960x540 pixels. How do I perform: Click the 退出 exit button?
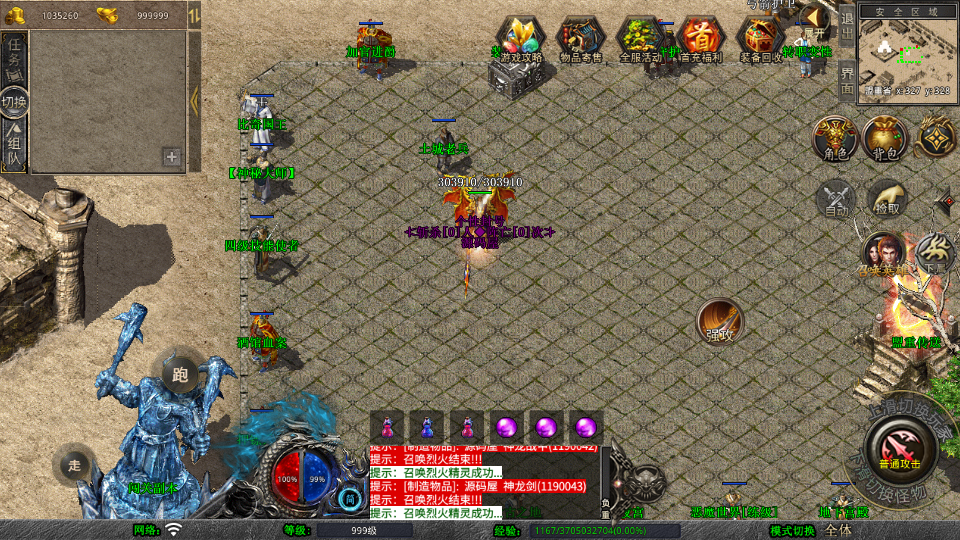tap(846, 24)
